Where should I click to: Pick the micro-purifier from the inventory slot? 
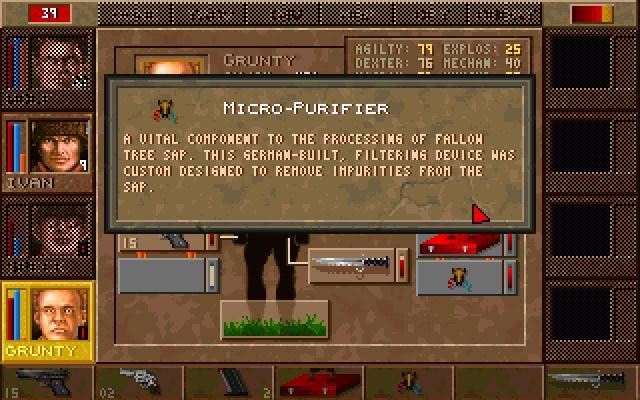[x=458, y=277]
